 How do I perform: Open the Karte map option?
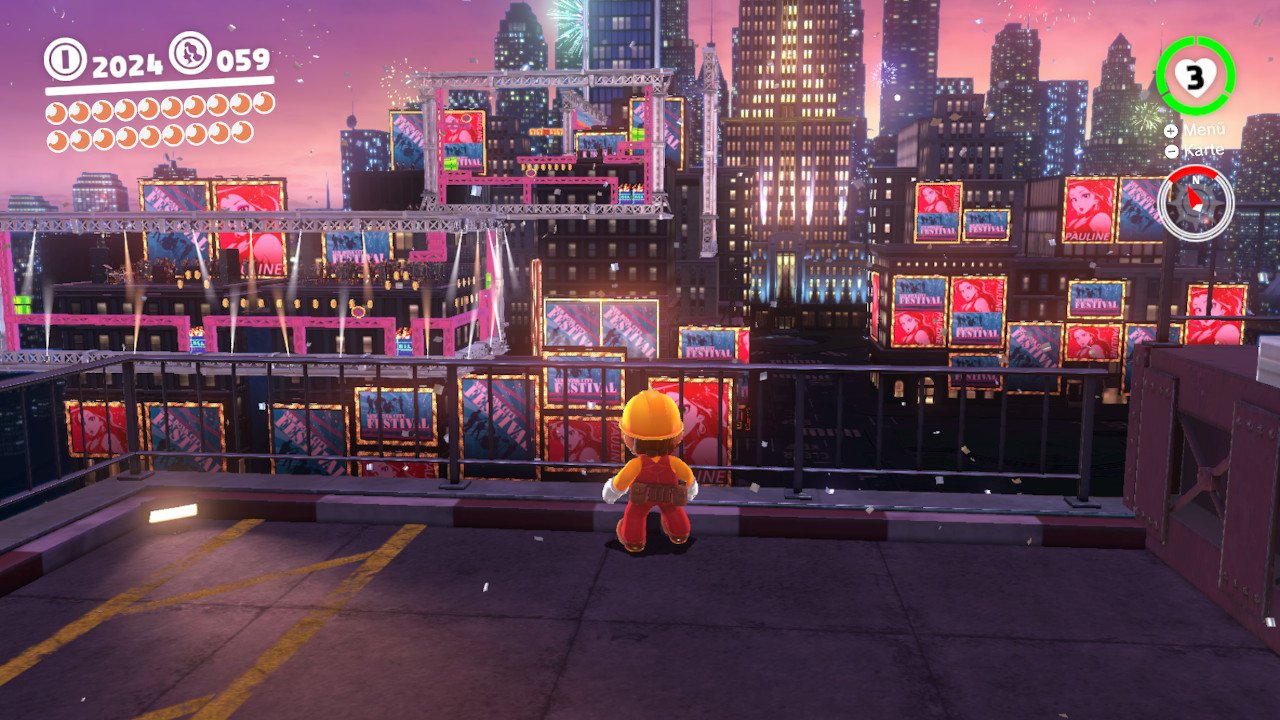pyautogui.click(x=1196, y=150)
